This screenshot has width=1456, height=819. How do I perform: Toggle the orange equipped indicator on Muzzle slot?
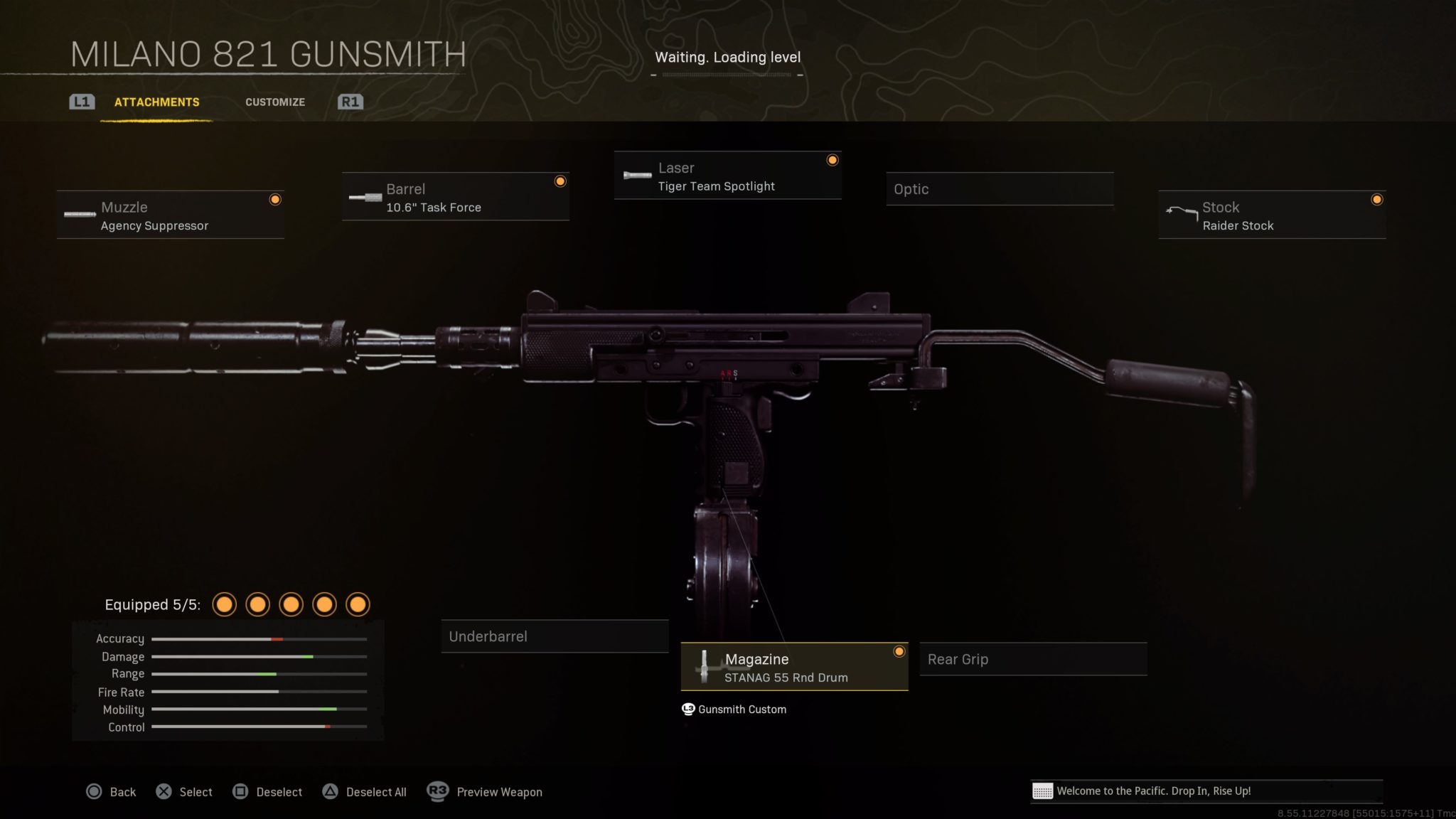pos(275,200)
